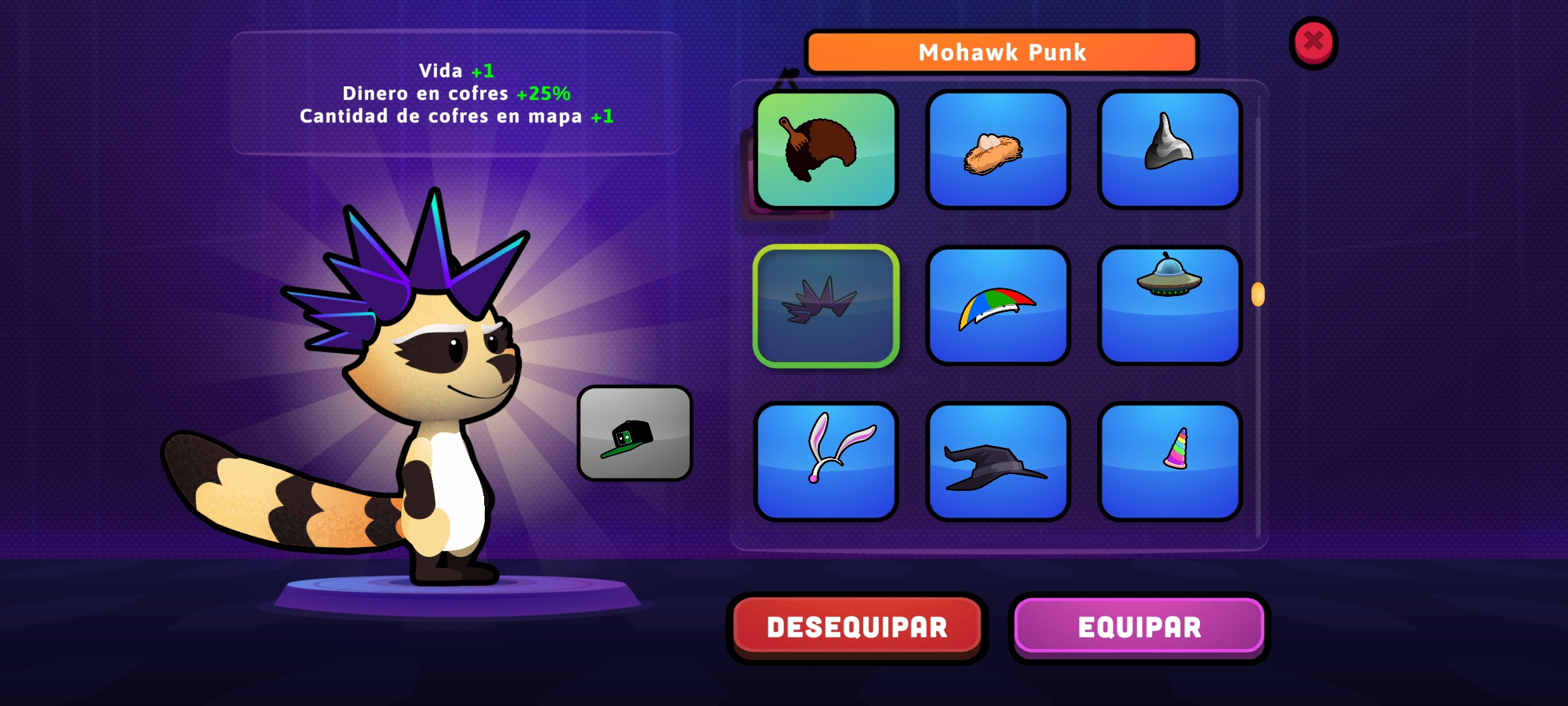Select the afro hair with comb
The image size is (1568, 706).
826,150
